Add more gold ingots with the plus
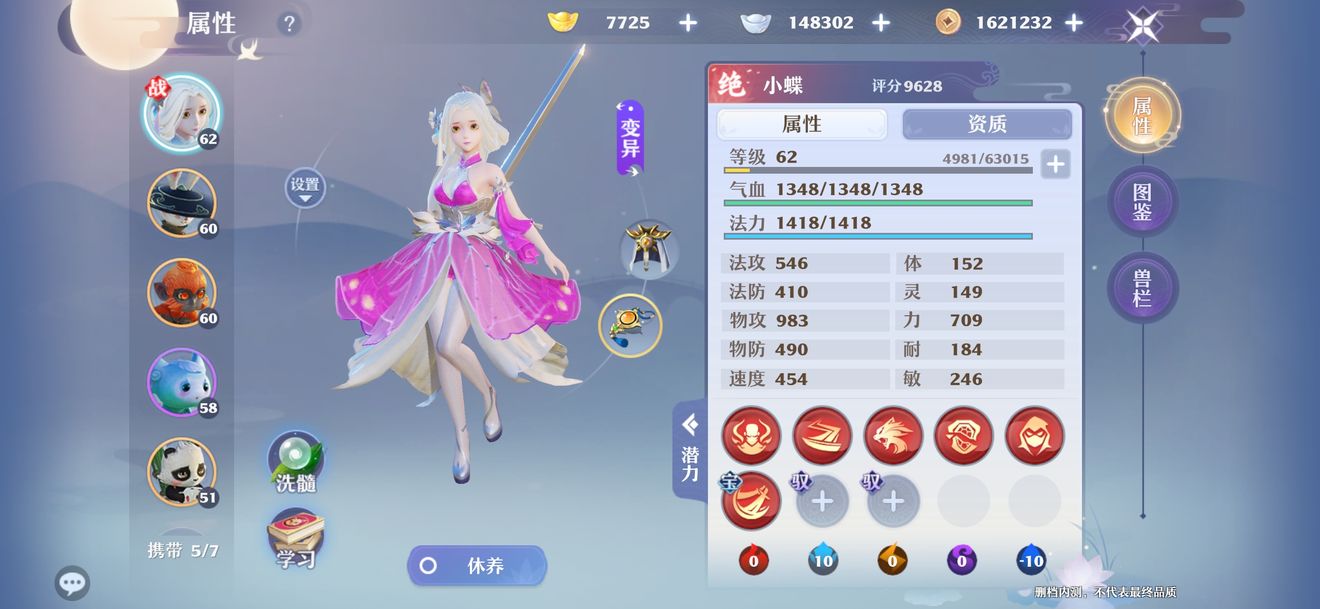This screenshot has height=609, width=1320. coord(688,23)
